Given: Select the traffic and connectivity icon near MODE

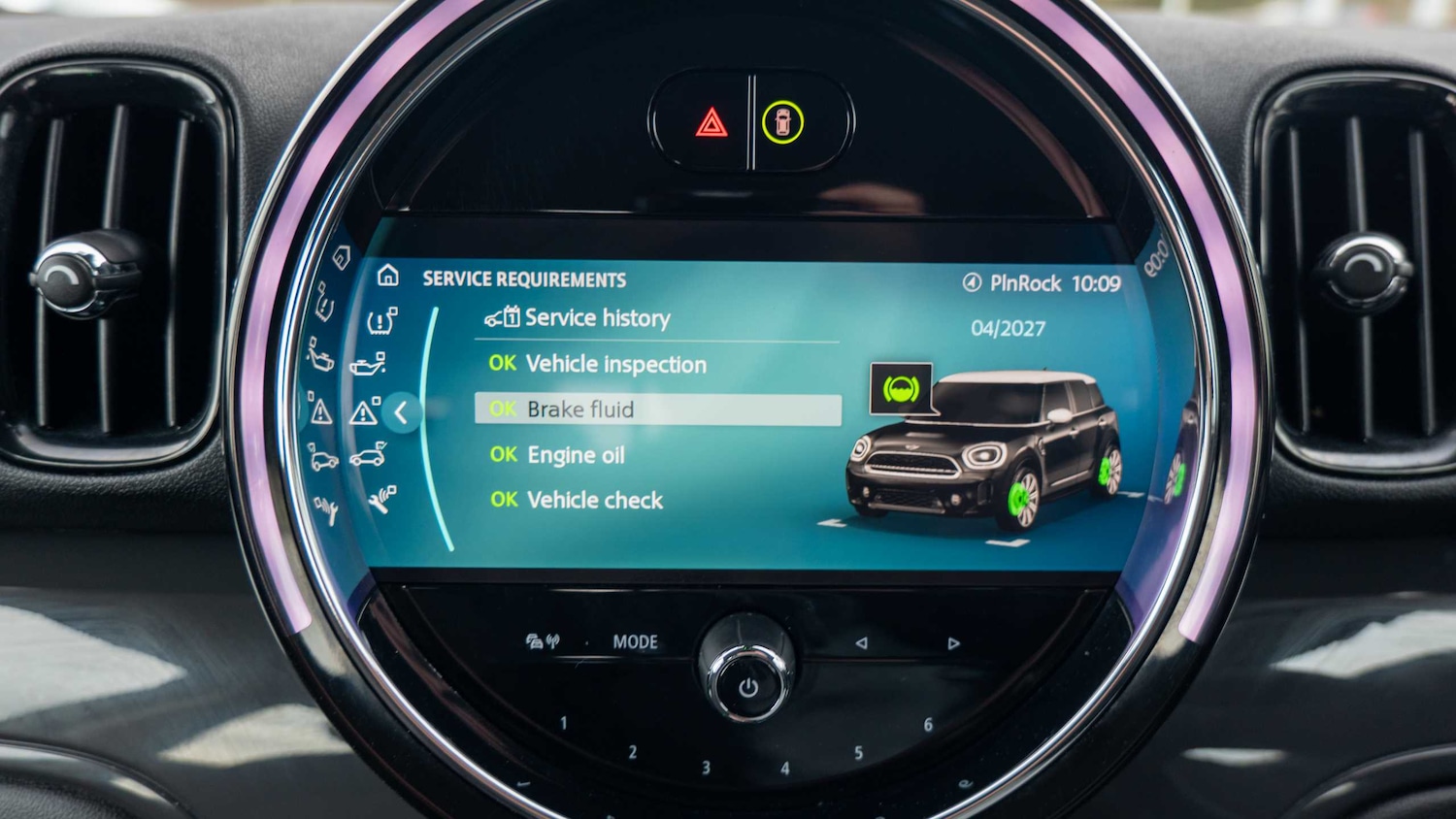Looking at the screenshot, I should pyautogui.click(x=544, y=640).
